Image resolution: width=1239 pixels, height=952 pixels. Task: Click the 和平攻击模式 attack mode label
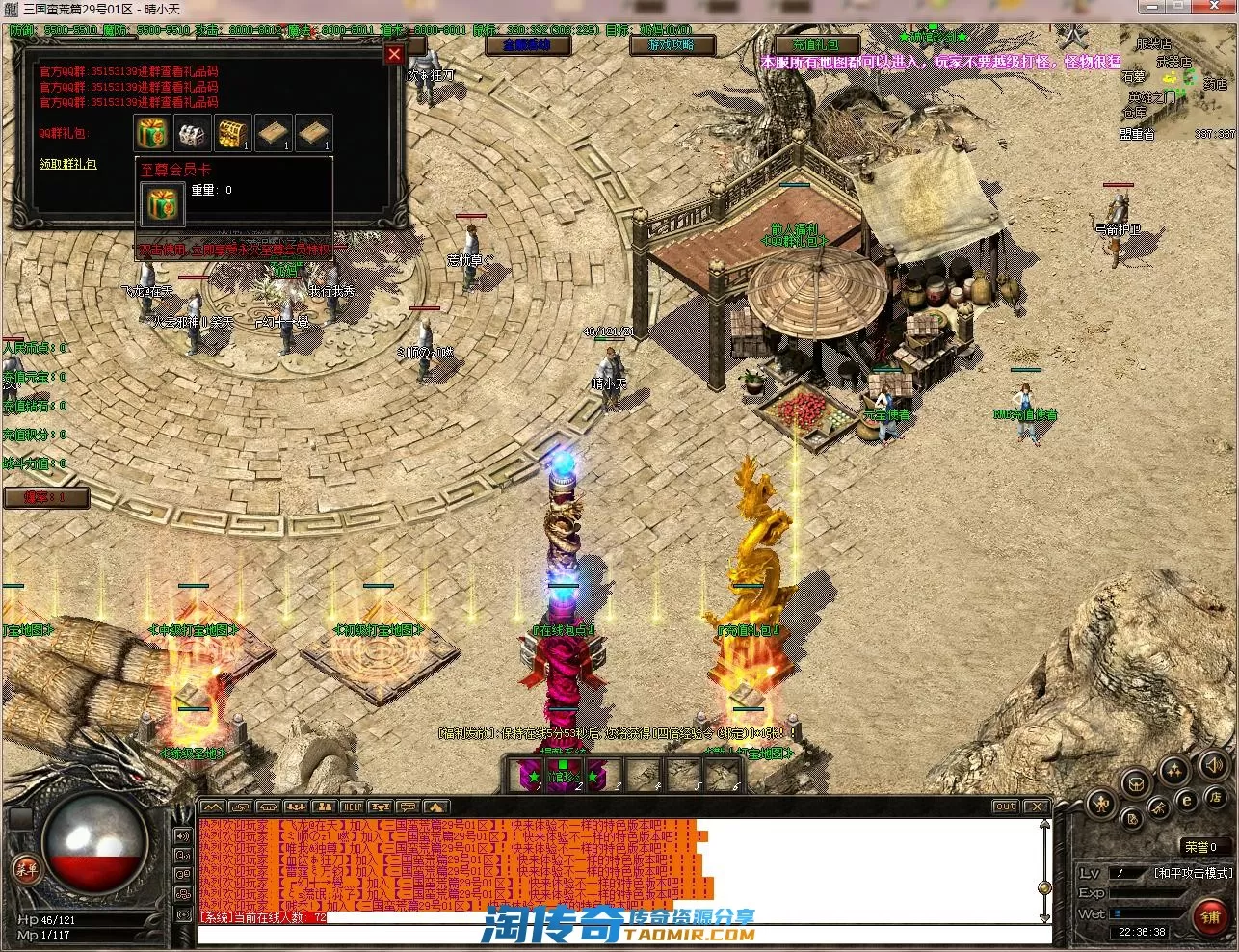[1193, 873]
